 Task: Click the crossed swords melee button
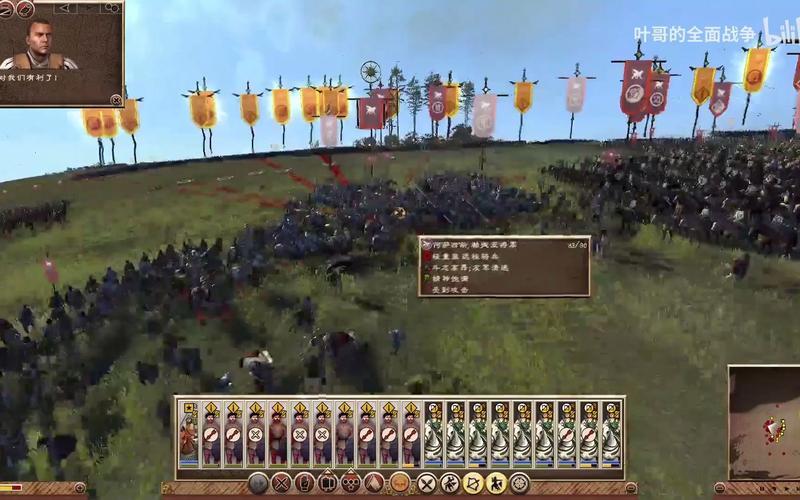click(424, 484)
